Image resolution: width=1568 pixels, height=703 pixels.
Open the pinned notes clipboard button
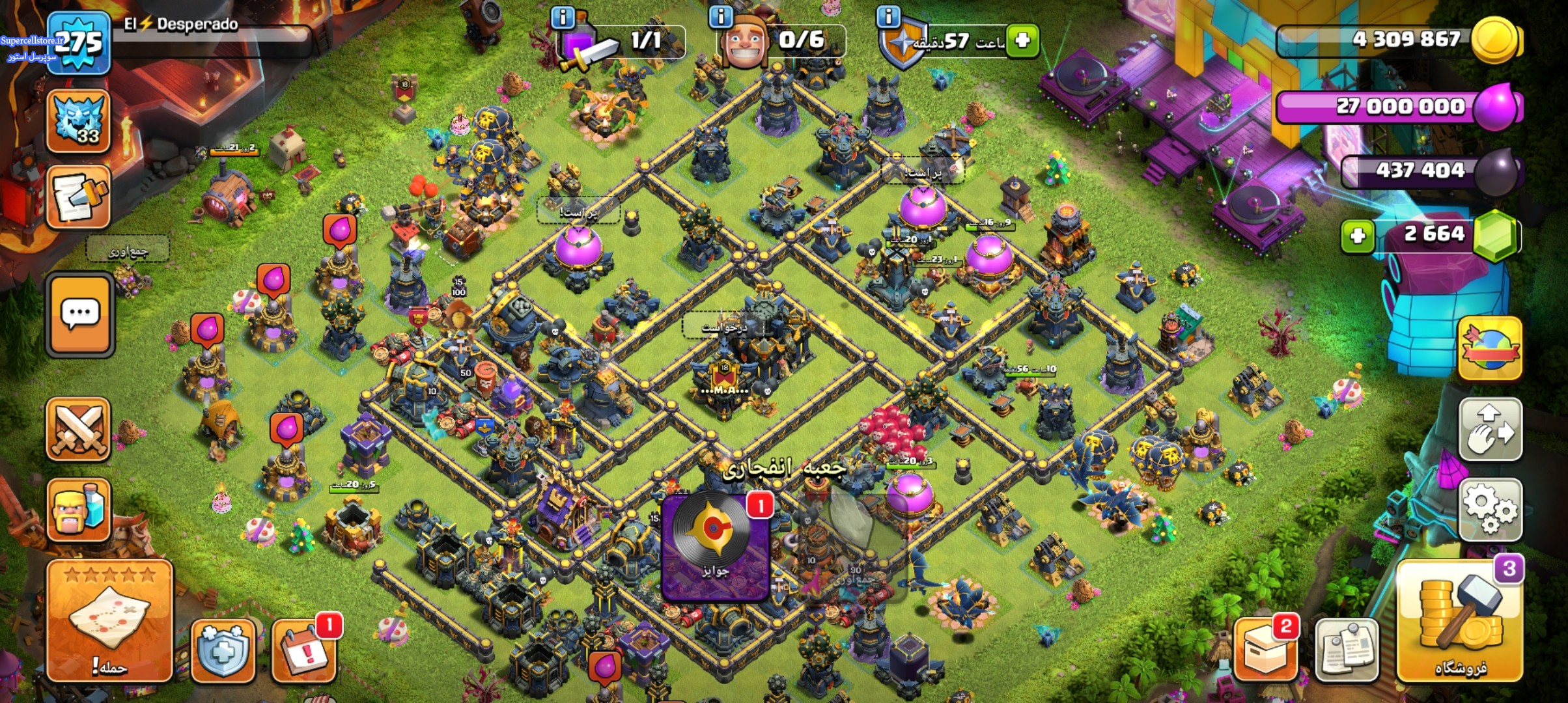[x=1346, y=650]
